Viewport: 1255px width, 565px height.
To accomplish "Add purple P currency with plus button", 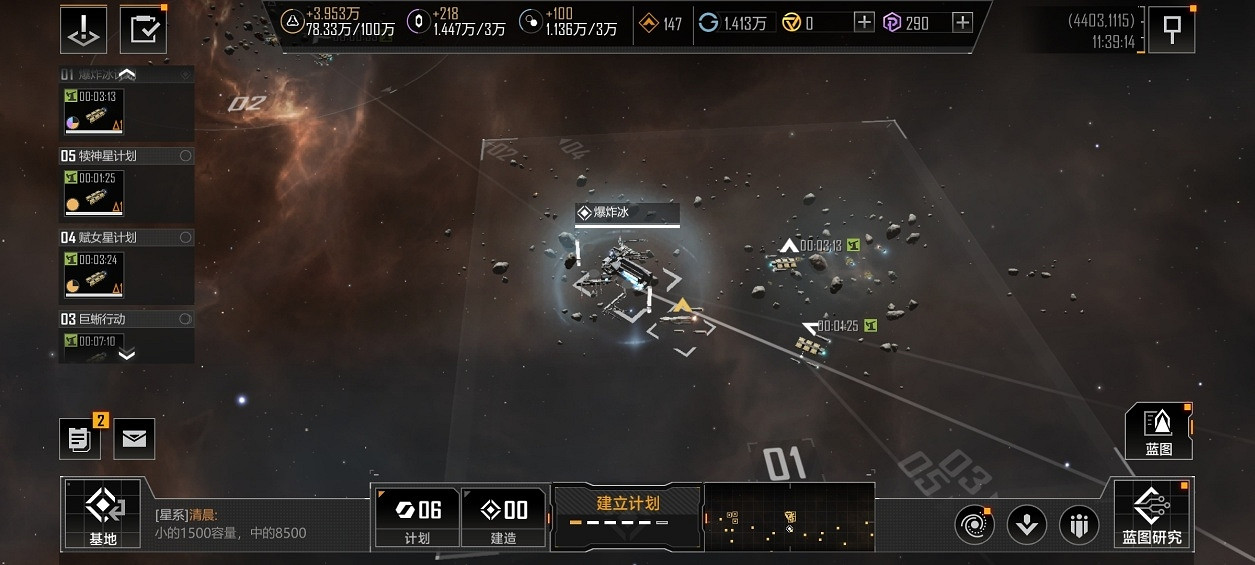I will tap(962, 23).
